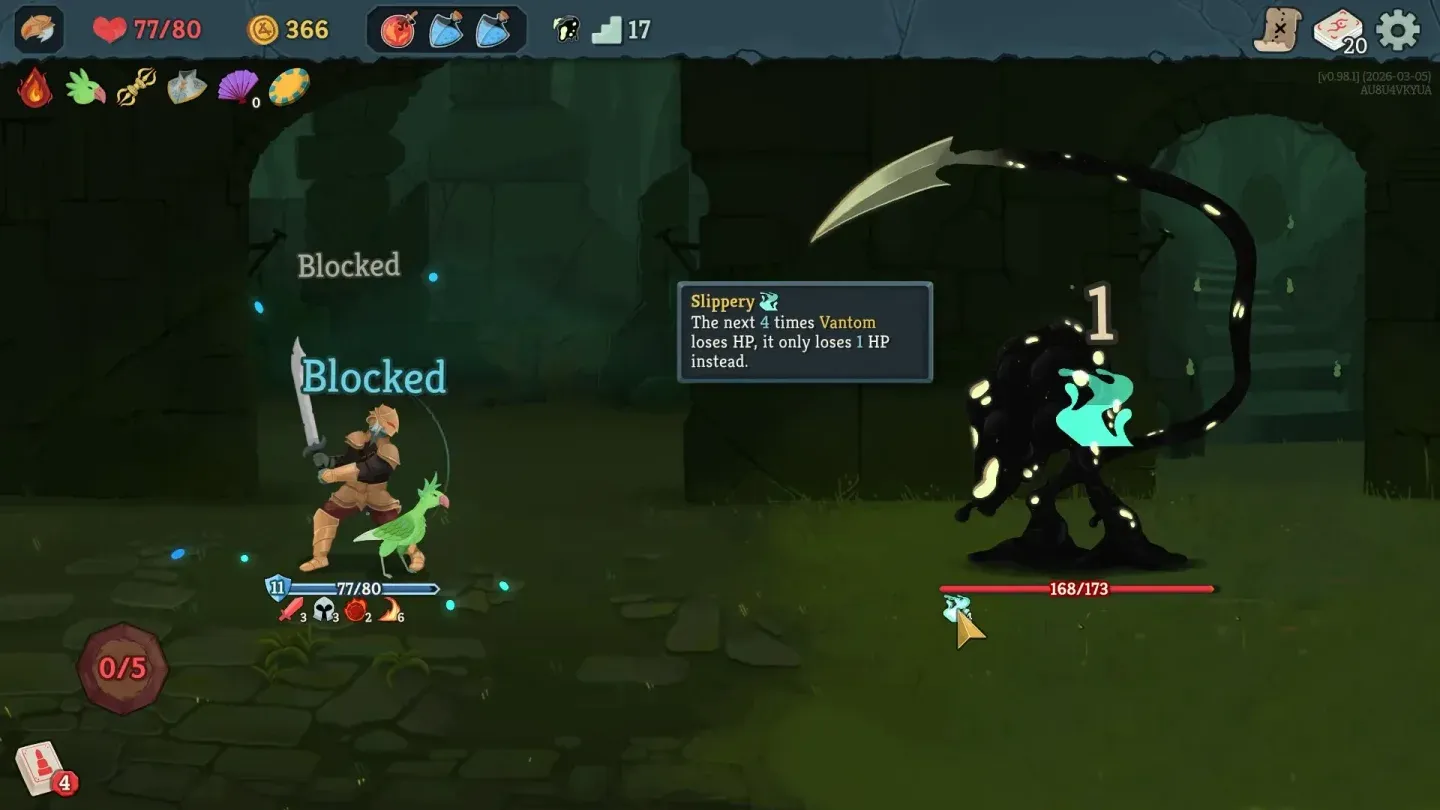The height and width of the screenshot is (810, 1440).
Task: Inspect the yellow poker chip relic
Action: click(289, 88)
